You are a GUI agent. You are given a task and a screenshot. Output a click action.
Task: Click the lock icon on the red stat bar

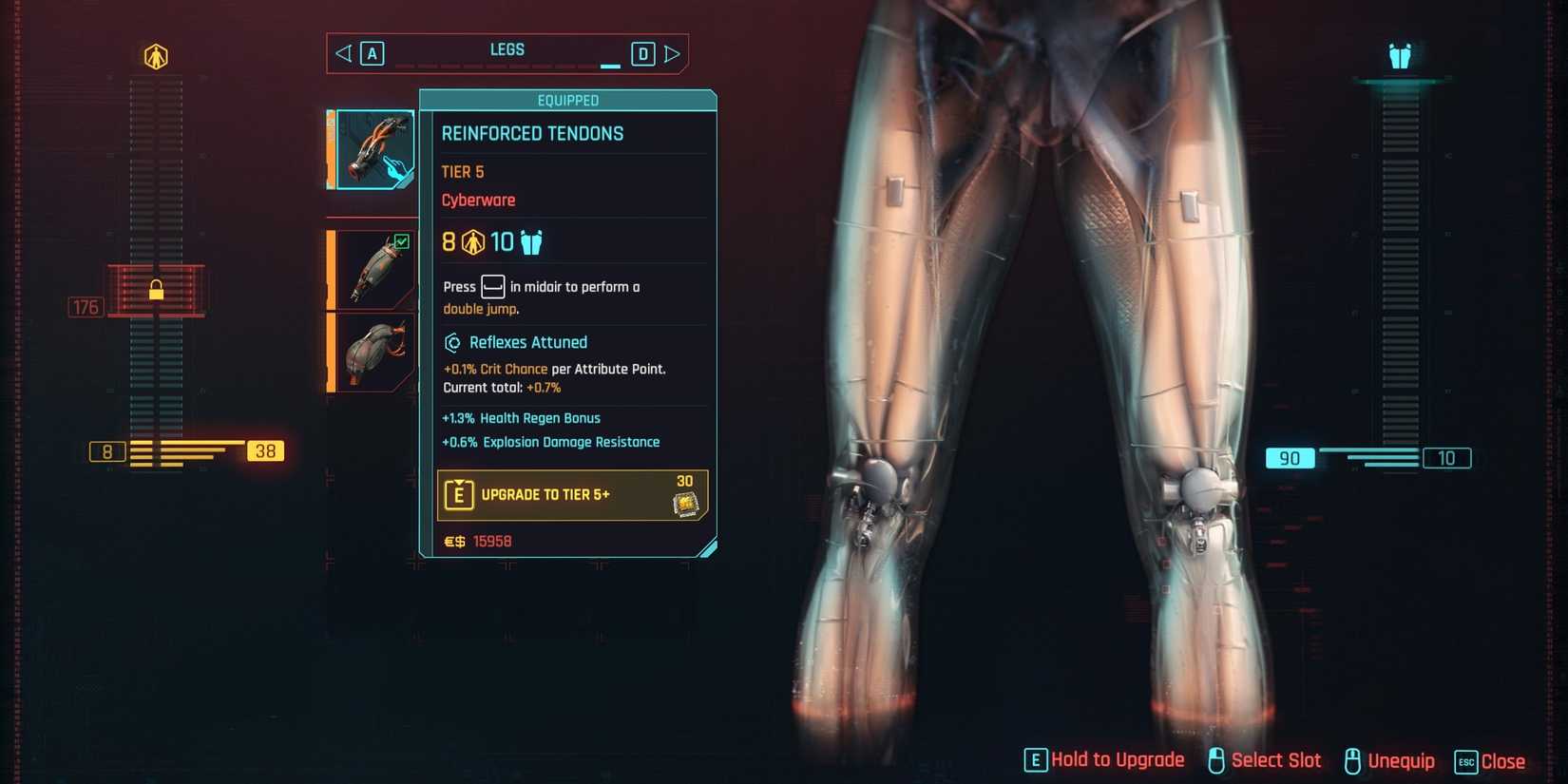click(x=155, y=290)
